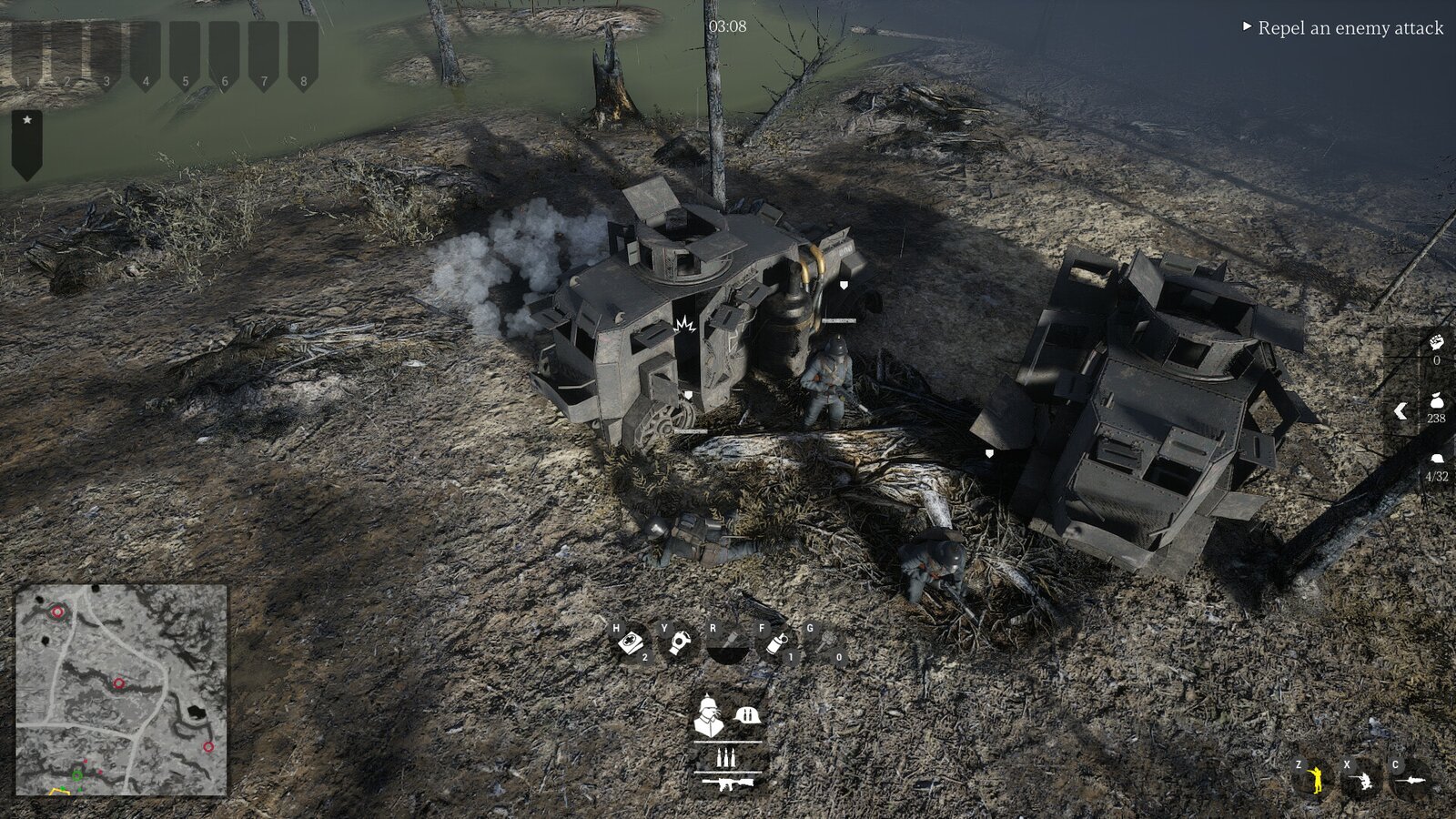Switch to the standing stance
Image resolution: width=1456 pixels, height=819 pixels.
click(x=1313, y=780)
